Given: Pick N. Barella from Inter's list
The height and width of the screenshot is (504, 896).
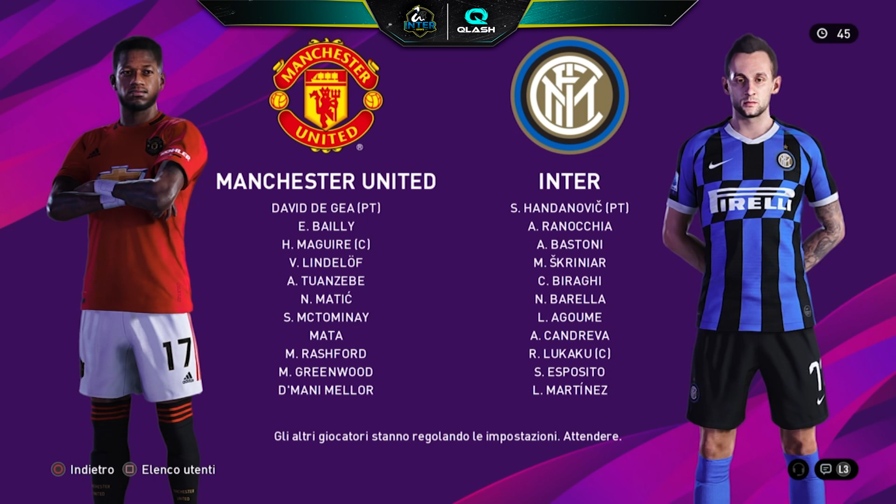Looking at the screenshot, I should click(569, 299).
